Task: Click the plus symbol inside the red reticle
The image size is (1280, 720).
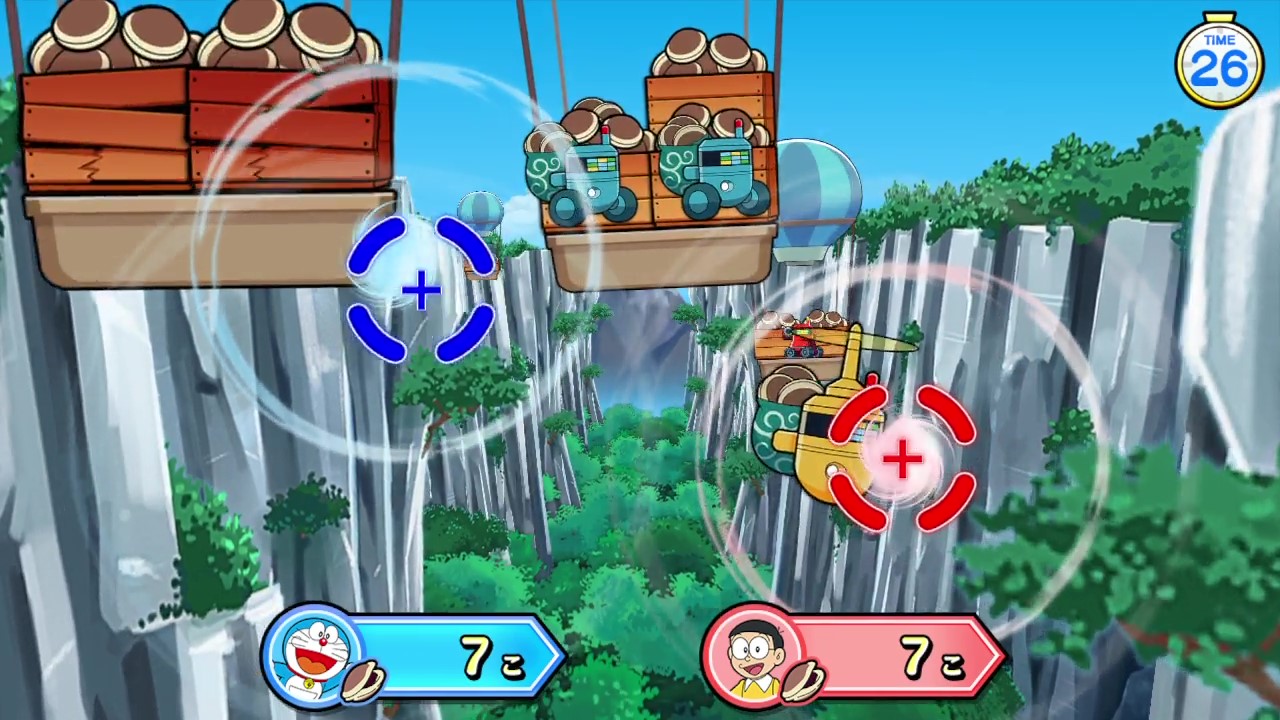Action: 903,460
